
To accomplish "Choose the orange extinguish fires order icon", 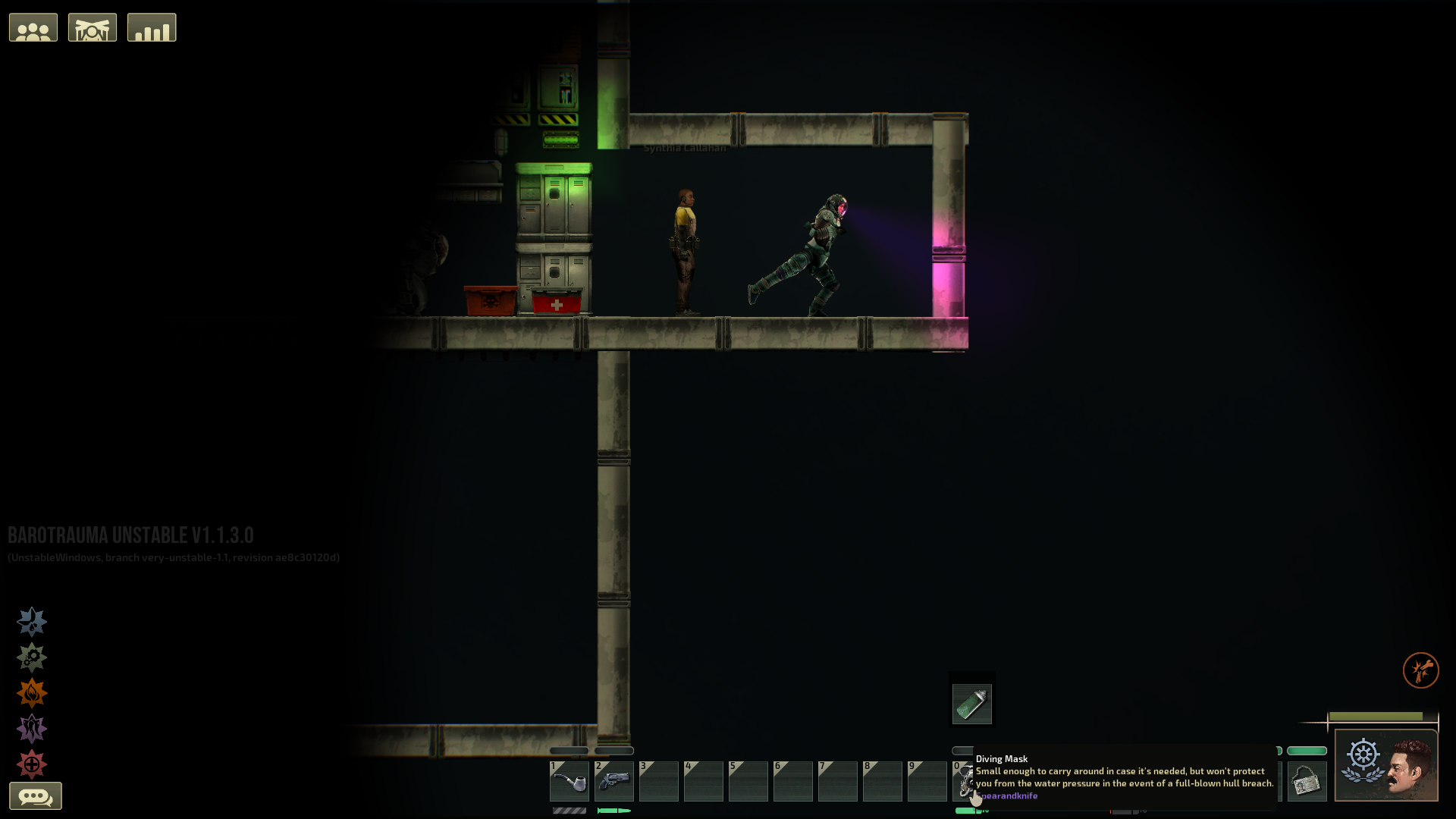I will coord(32,693).
